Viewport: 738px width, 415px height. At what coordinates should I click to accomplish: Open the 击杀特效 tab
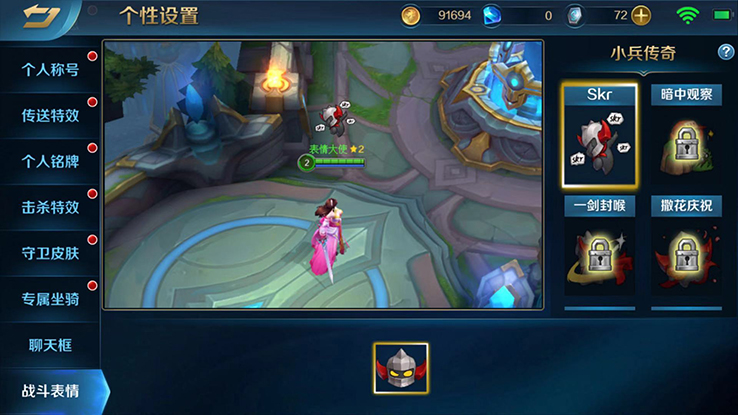tap(50, 208)
